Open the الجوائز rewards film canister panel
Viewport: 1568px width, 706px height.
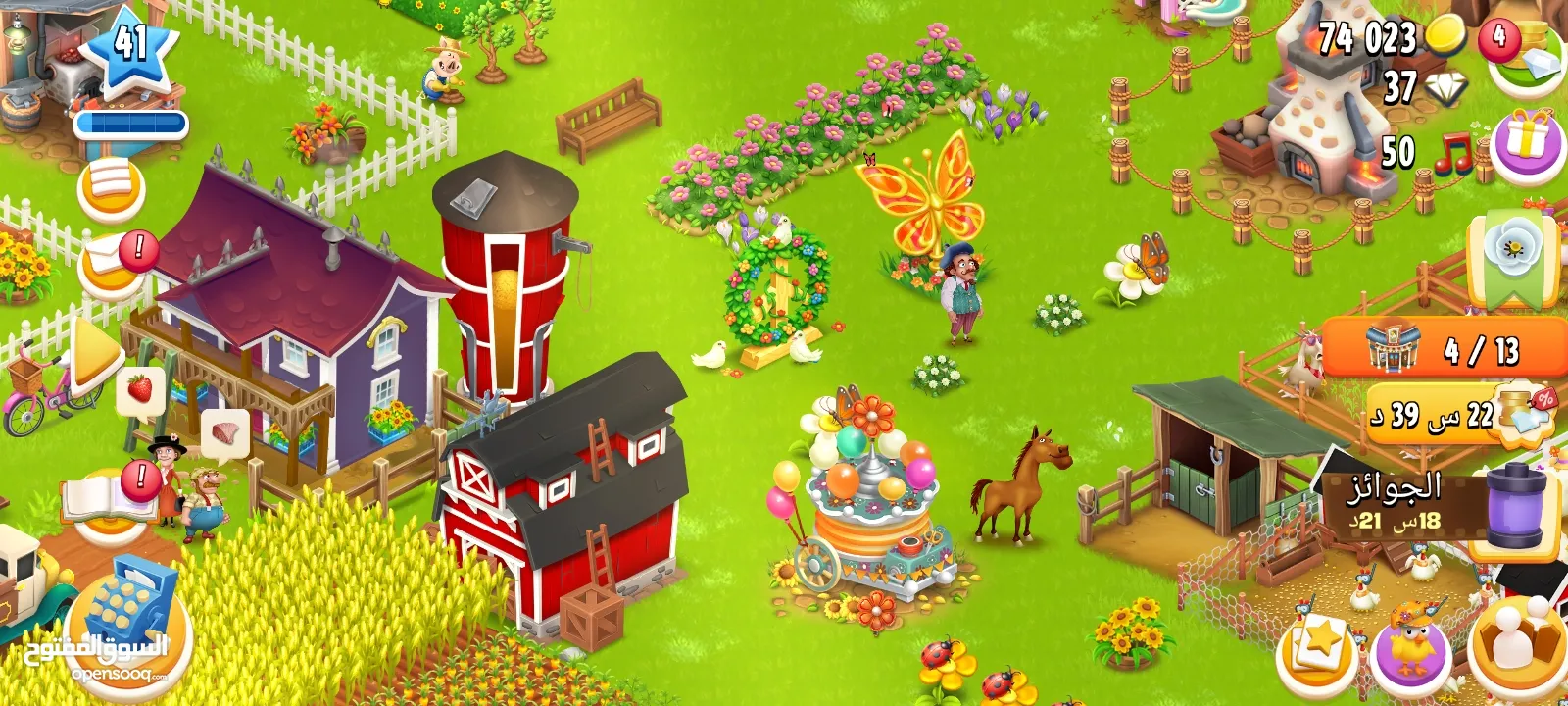[1437, 503]
